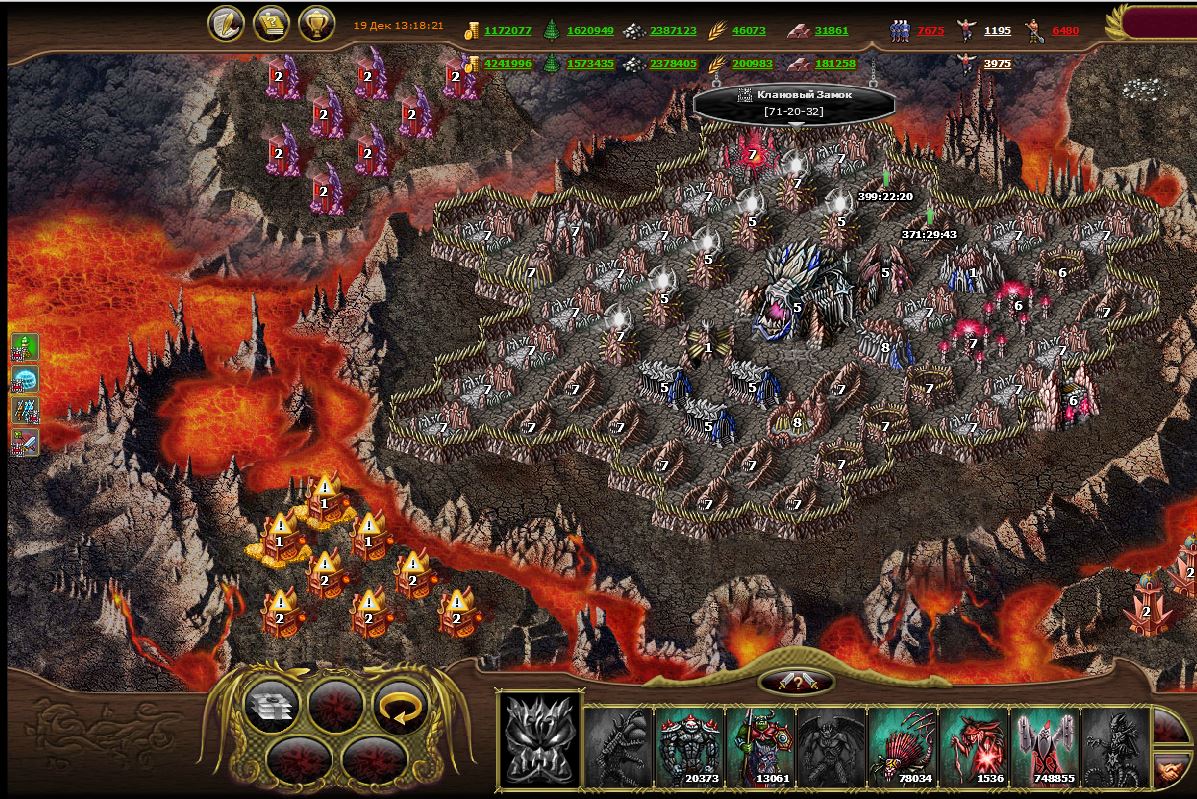Select the spiked beast unit with 78034

[903, 746]
